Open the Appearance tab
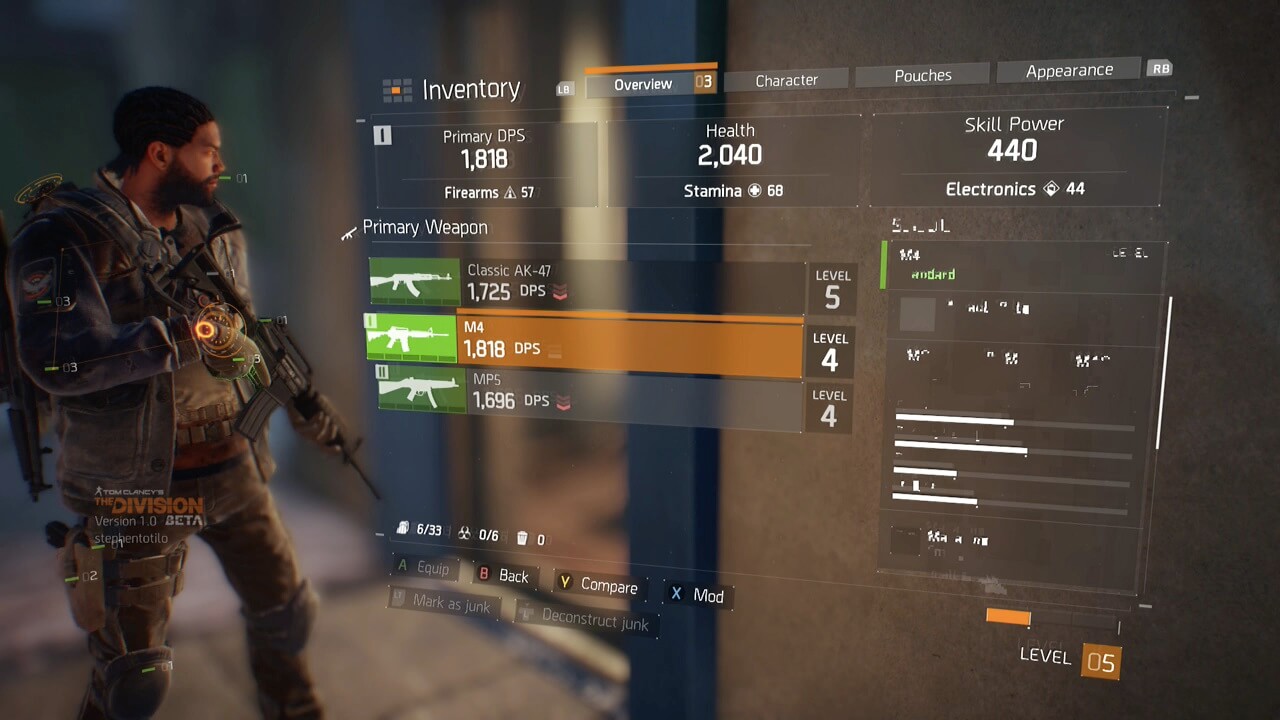This screenshot has height=720, width=1280. coord(1069,70)
